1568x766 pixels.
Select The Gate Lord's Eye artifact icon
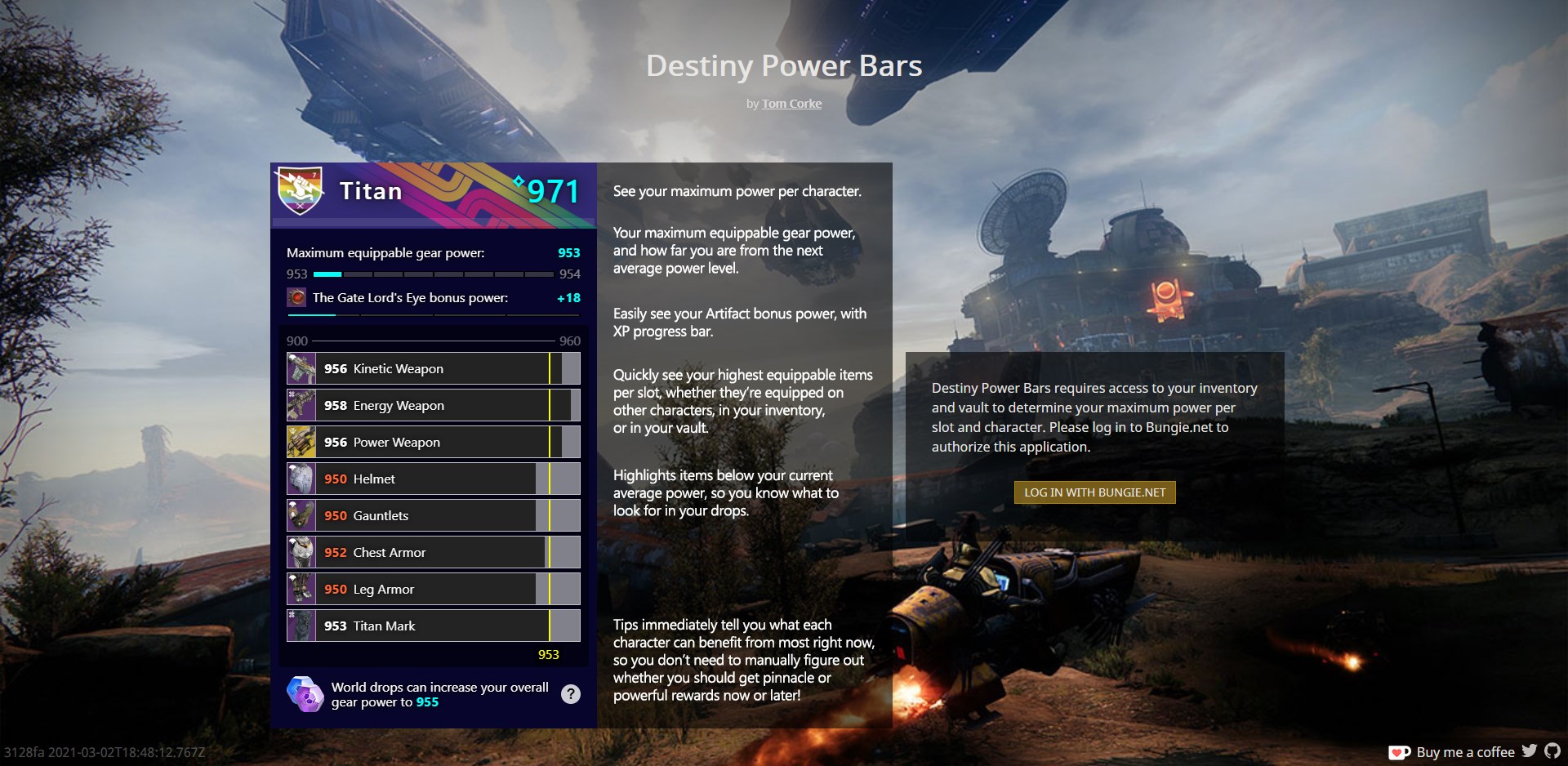click(x=296, y=298)
